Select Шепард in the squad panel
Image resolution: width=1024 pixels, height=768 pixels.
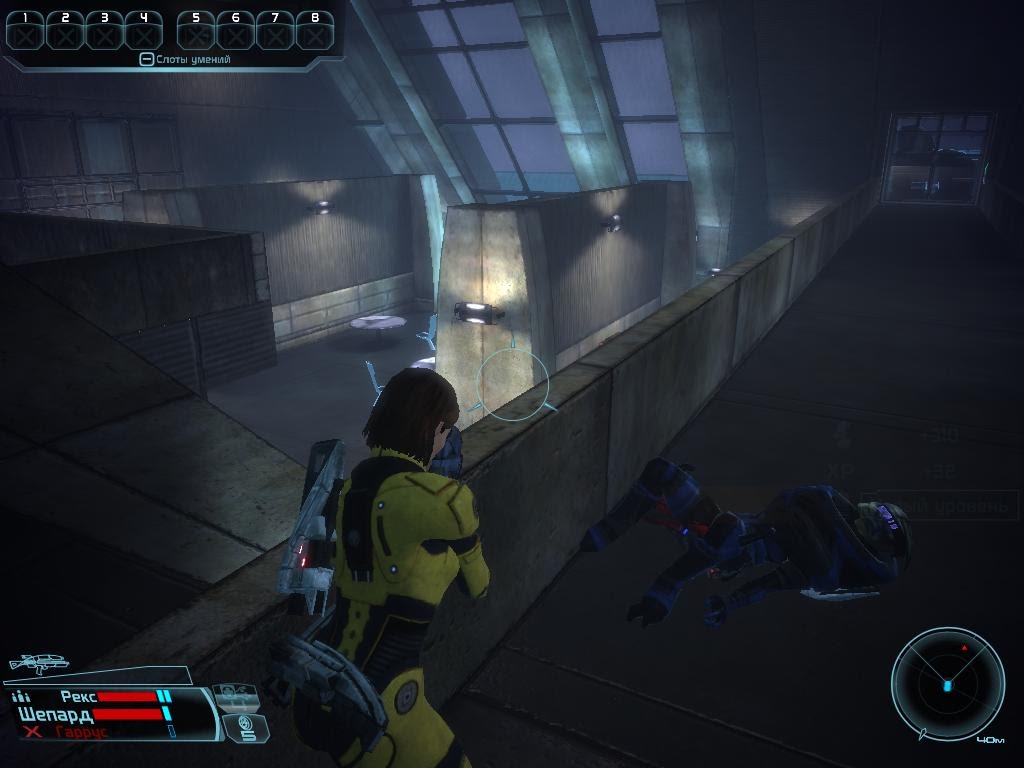pos(57,714)
